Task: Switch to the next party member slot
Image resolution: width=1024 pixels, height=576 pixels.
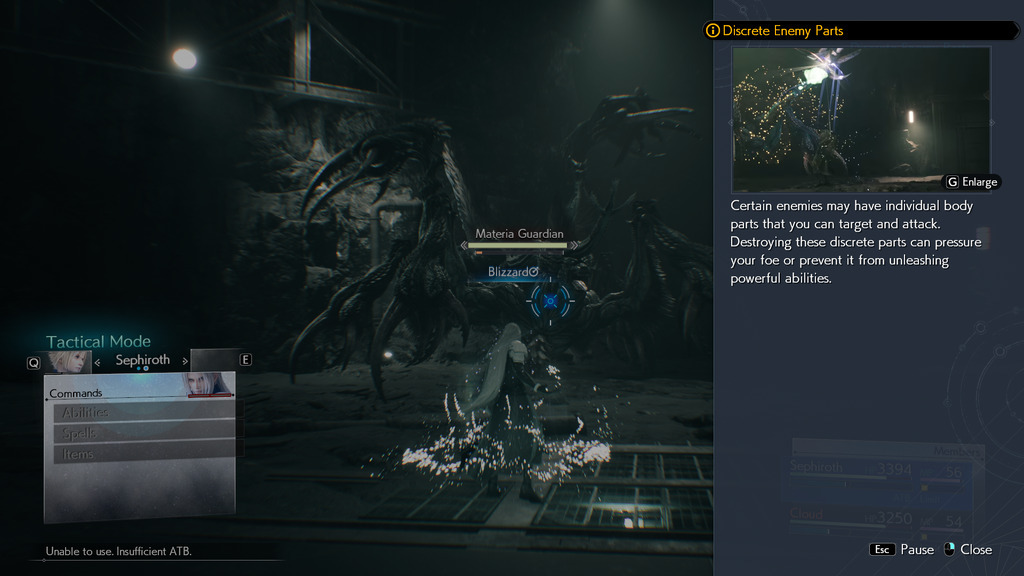Action: click(x=214, y=360)
